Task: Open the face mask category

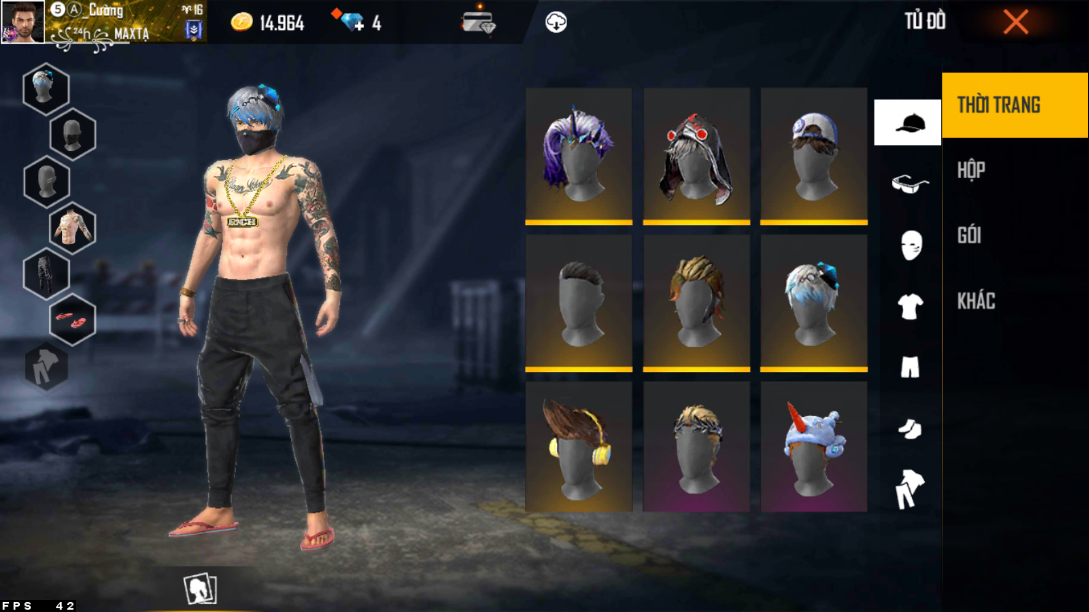Action: [910, 245]
